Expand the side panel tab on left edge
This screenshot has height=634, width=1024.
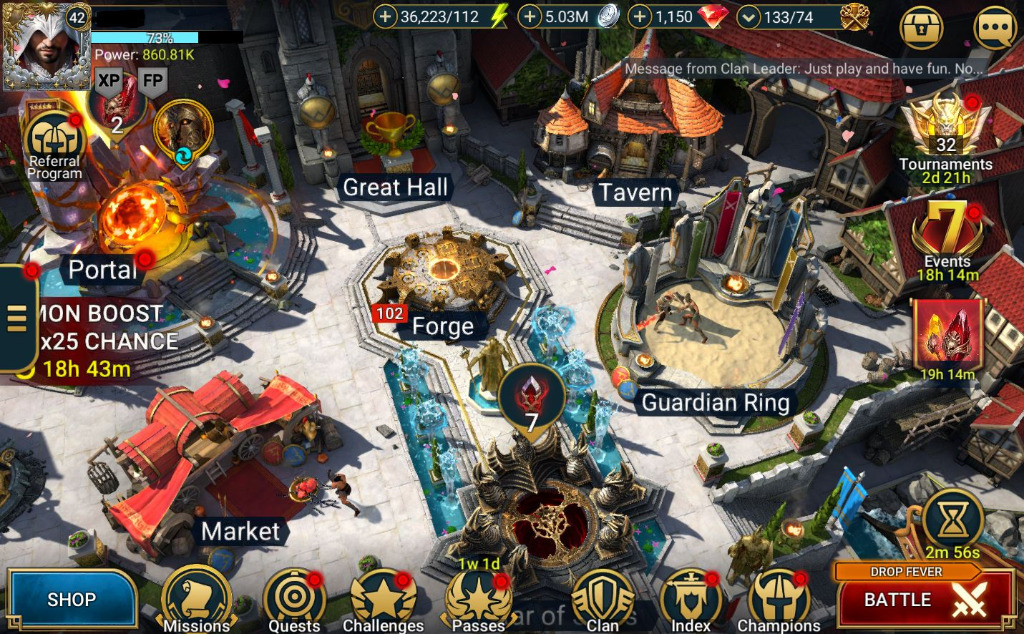16,318
